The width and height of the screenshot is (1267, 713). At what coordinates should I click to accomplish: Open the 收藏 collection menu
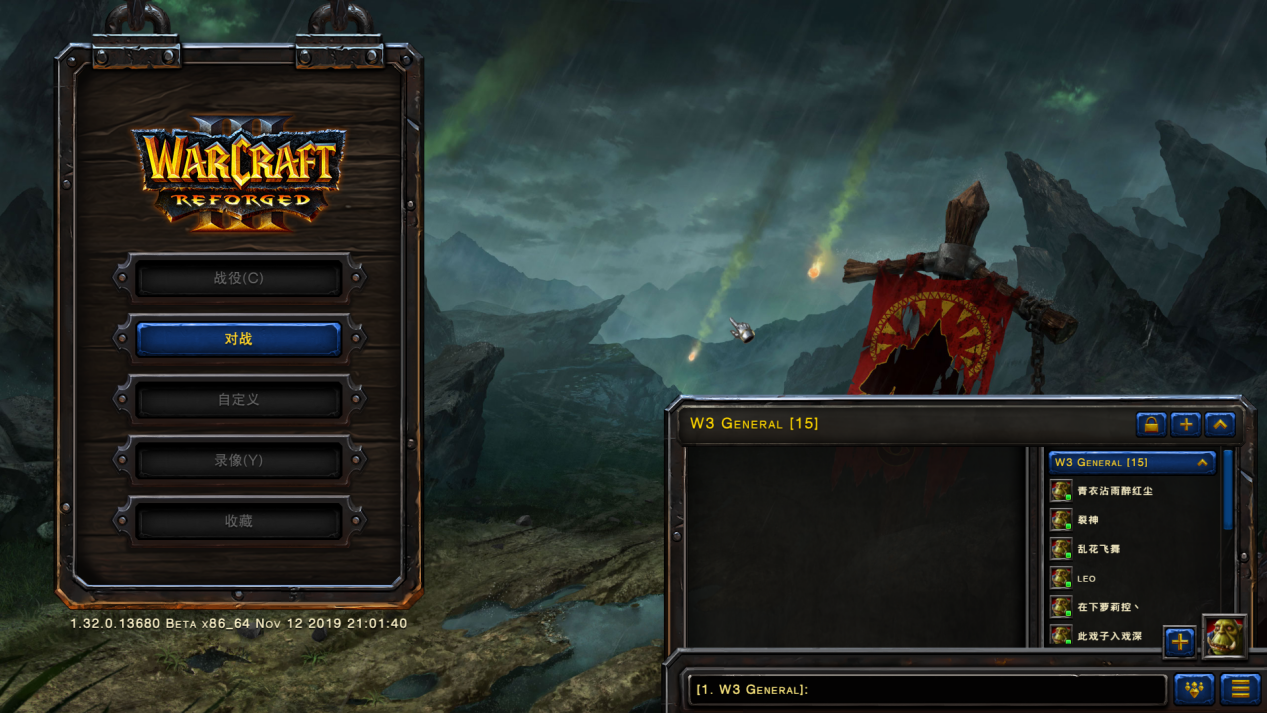238,521
